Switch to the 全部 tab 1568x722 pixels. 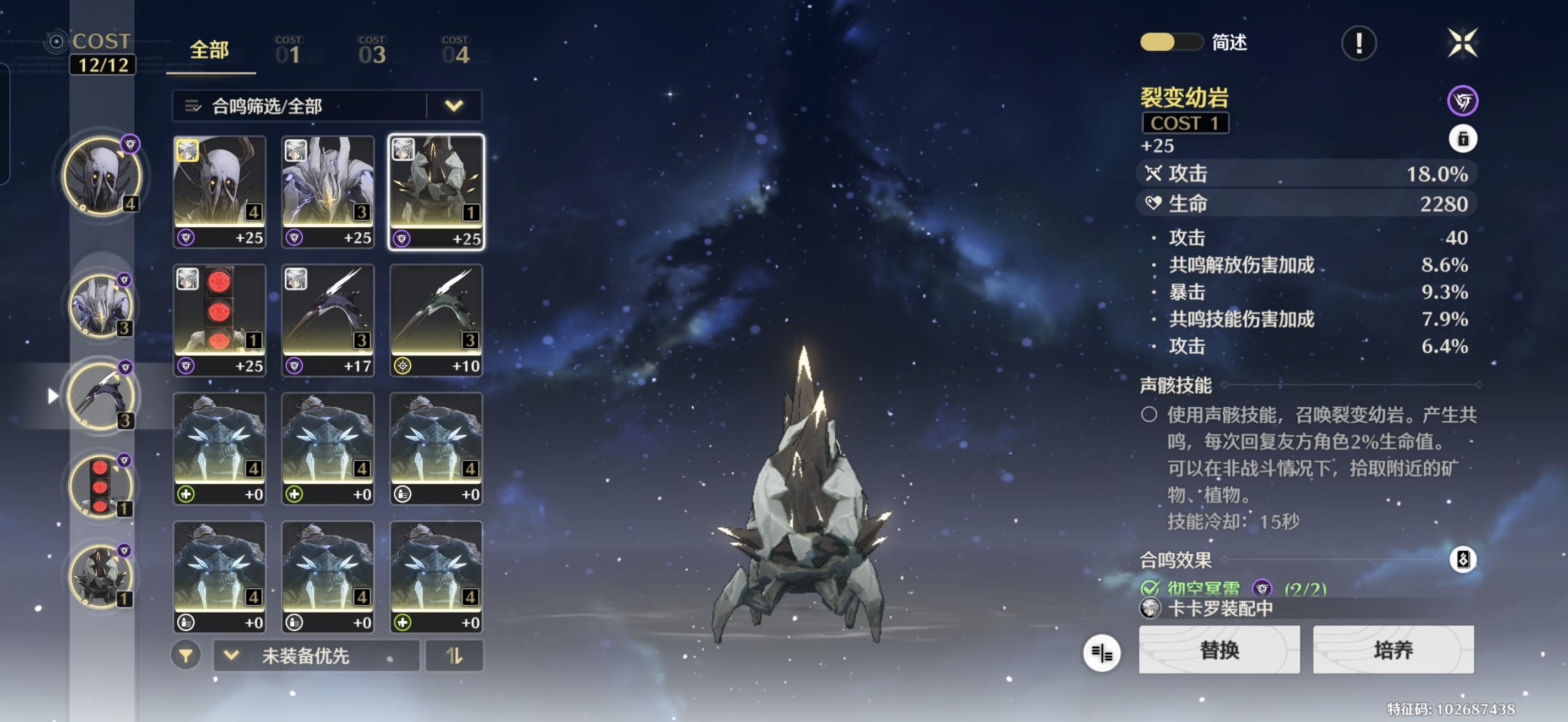(x=209, y=51)
